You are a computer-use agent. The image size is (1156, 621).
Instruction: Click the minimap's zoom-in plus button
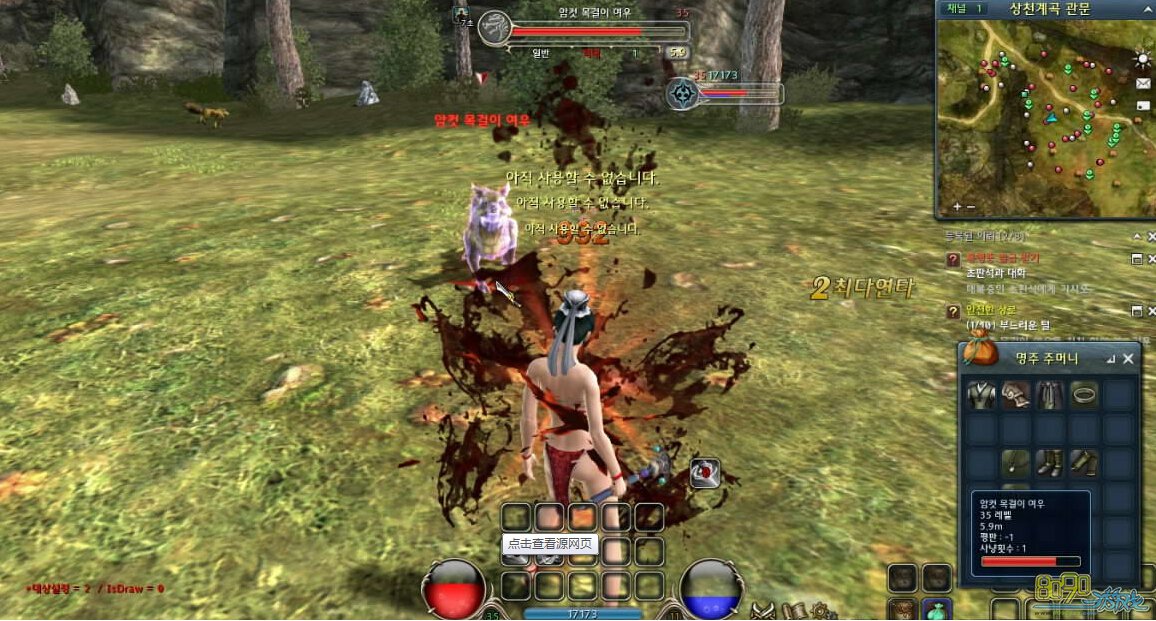tap(957, 207)
